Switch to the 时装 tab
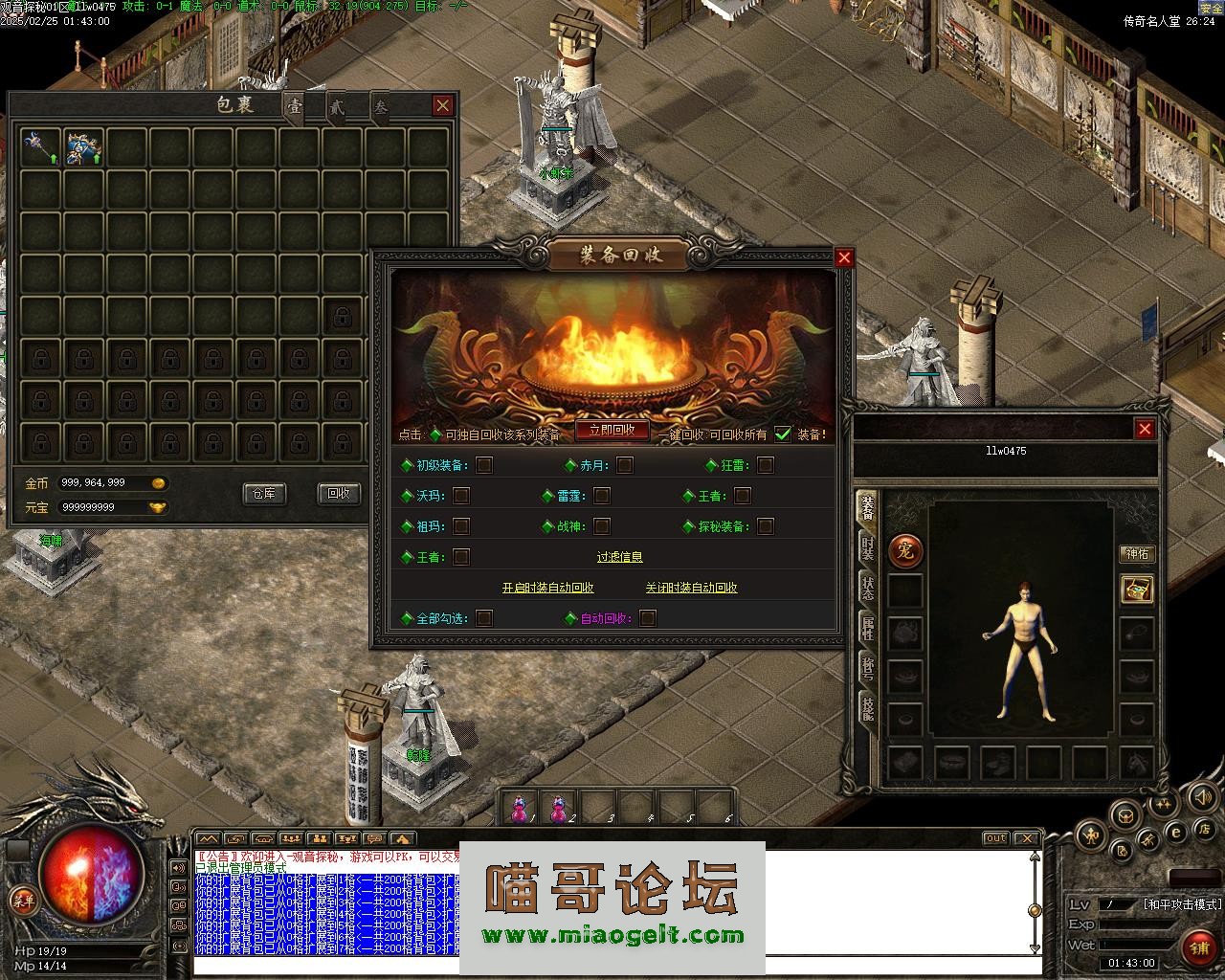The width and height of the screenshot is (1225, 980). point(867,547)
